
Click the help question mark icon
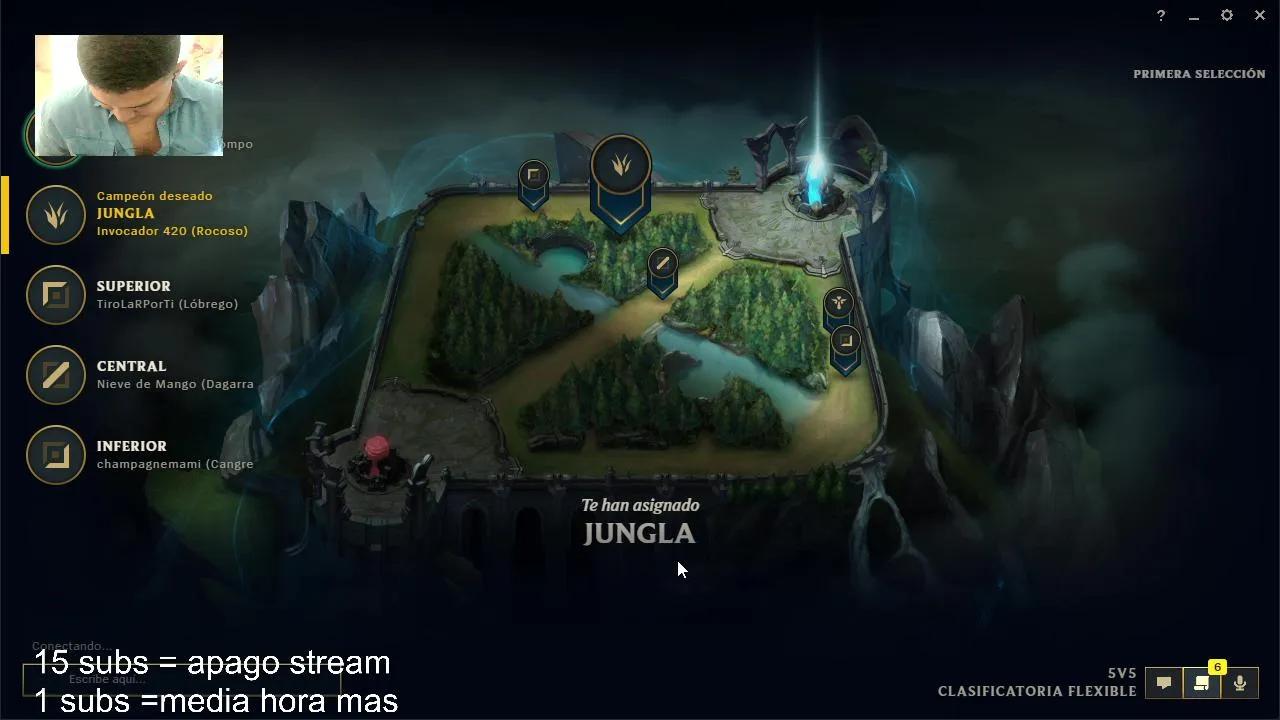1160,15
